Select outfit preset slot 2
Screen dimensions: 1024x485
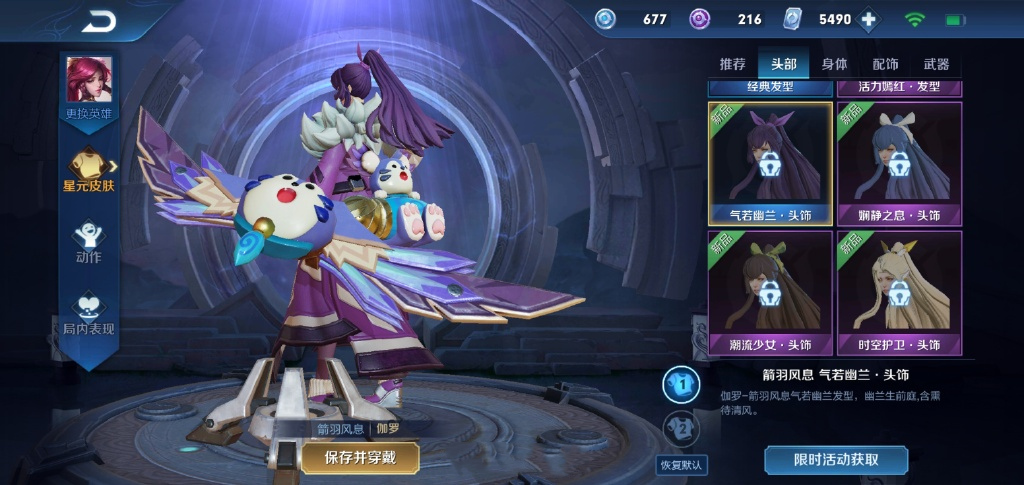681,428
